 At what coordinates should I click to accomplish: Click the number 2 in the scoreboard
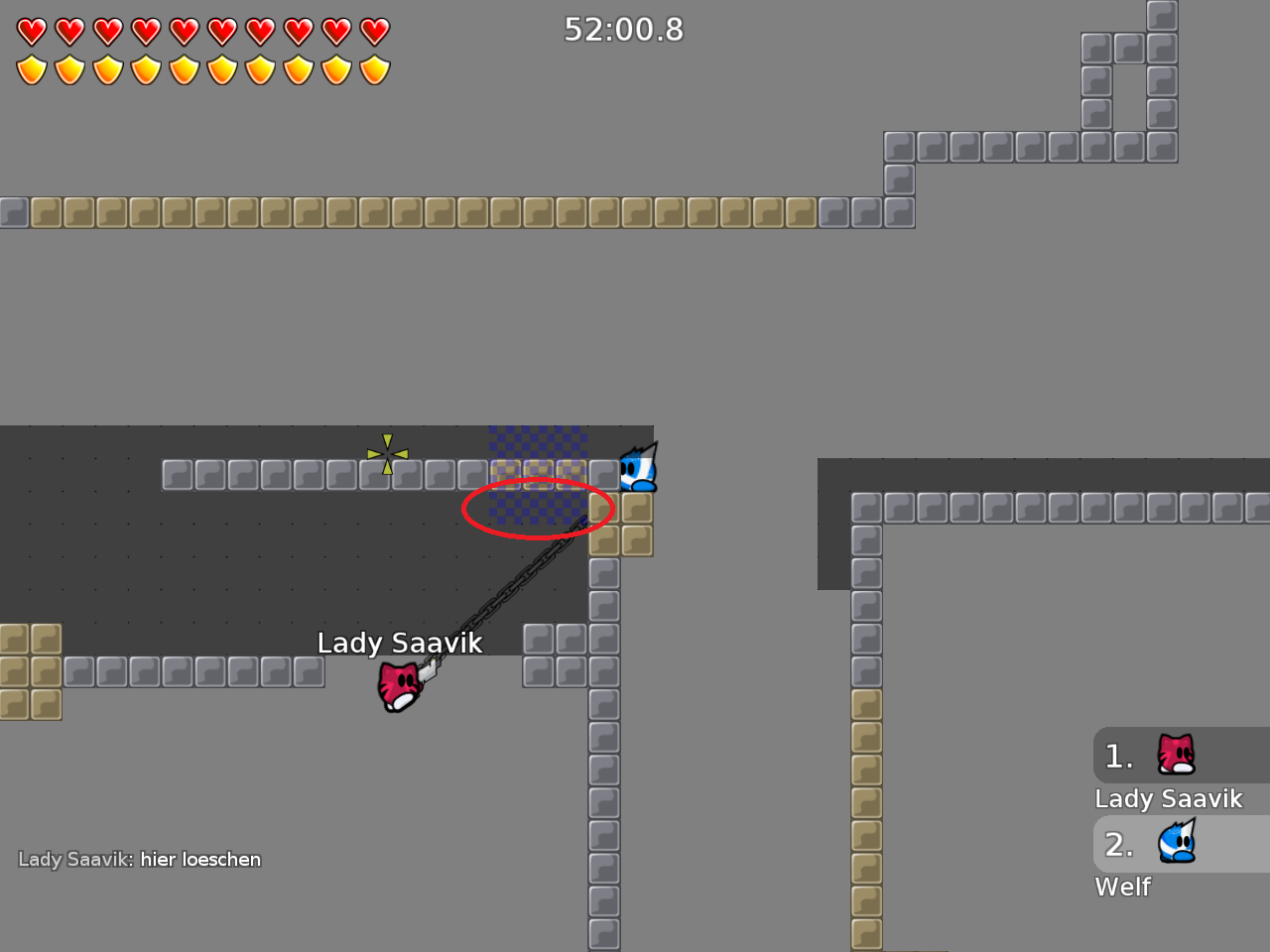1118,845
